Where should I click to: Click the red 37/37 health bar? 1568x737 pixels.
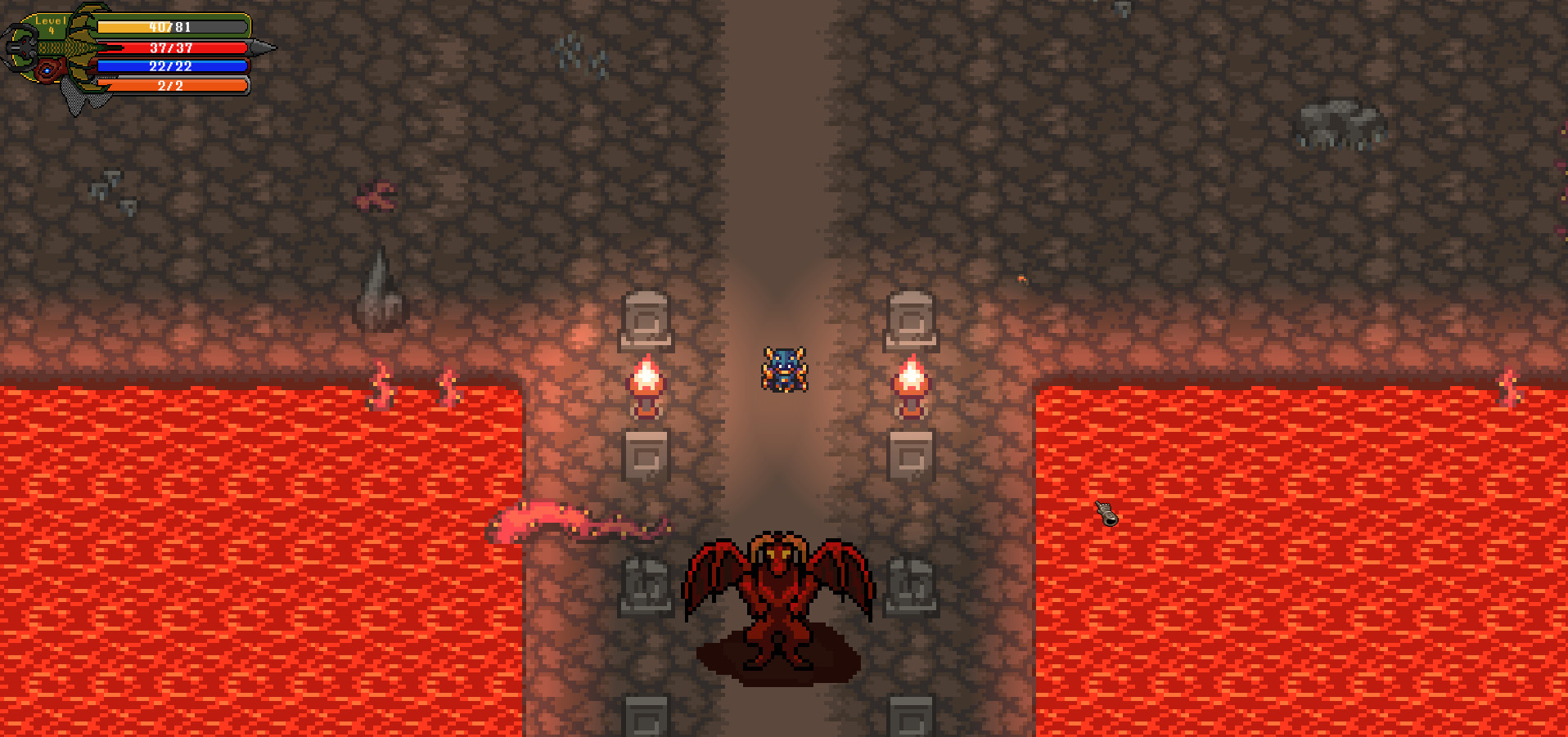coord(172,47)
